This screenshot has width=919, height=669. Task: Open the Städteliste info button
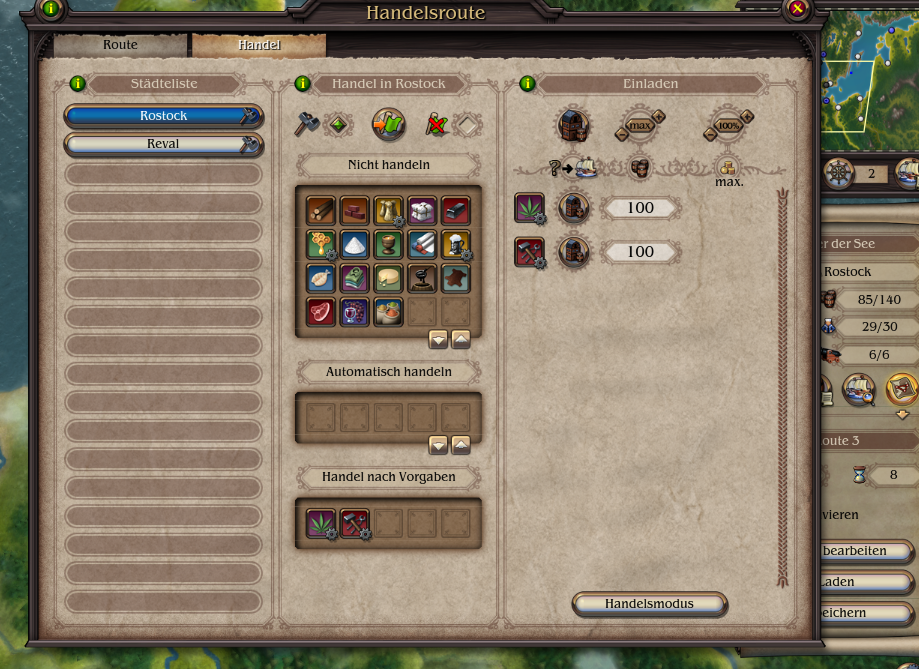pos(77,84)
